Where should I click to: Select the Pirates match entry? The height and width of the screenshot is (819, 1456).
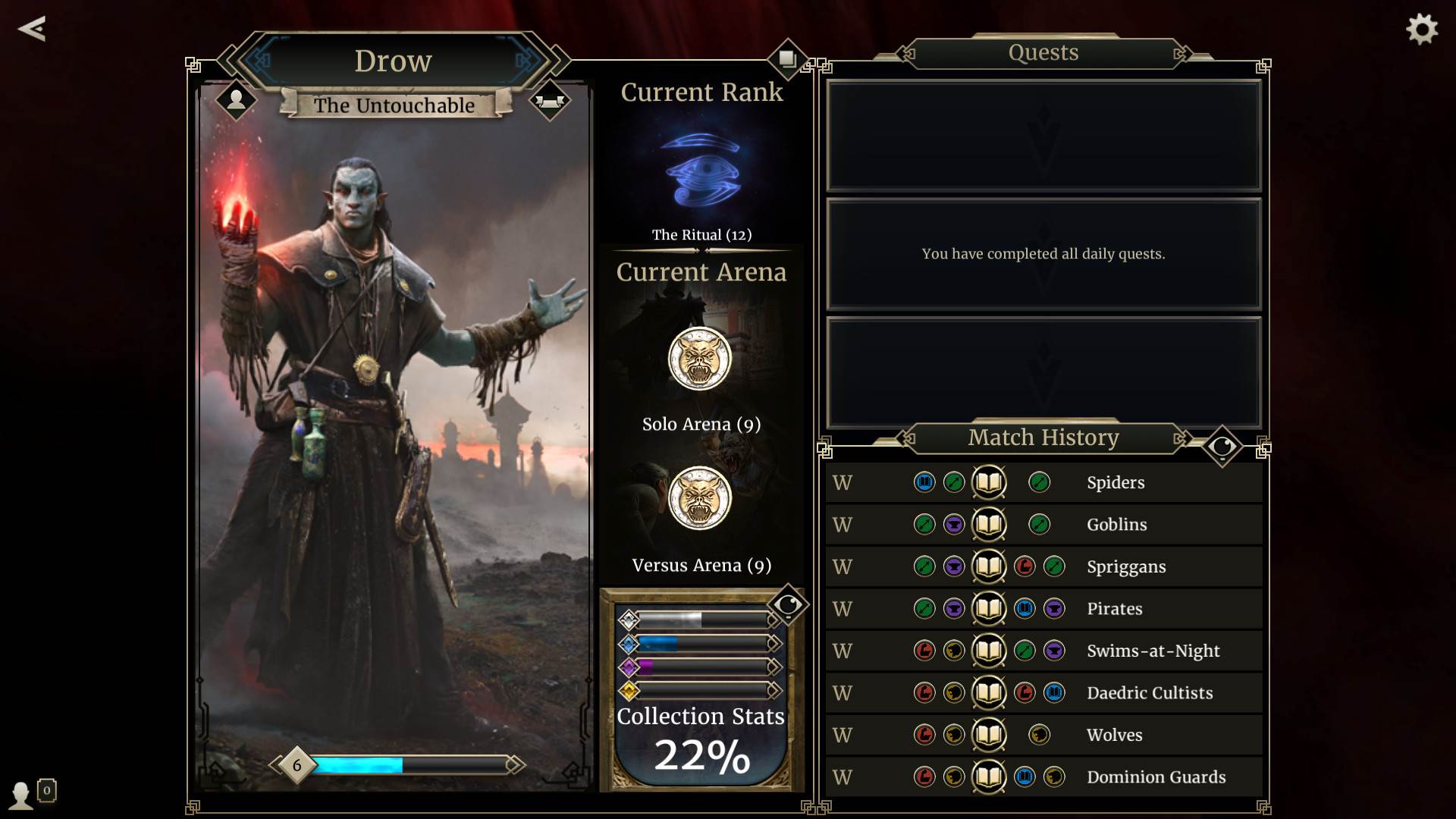coord(1043,609)
